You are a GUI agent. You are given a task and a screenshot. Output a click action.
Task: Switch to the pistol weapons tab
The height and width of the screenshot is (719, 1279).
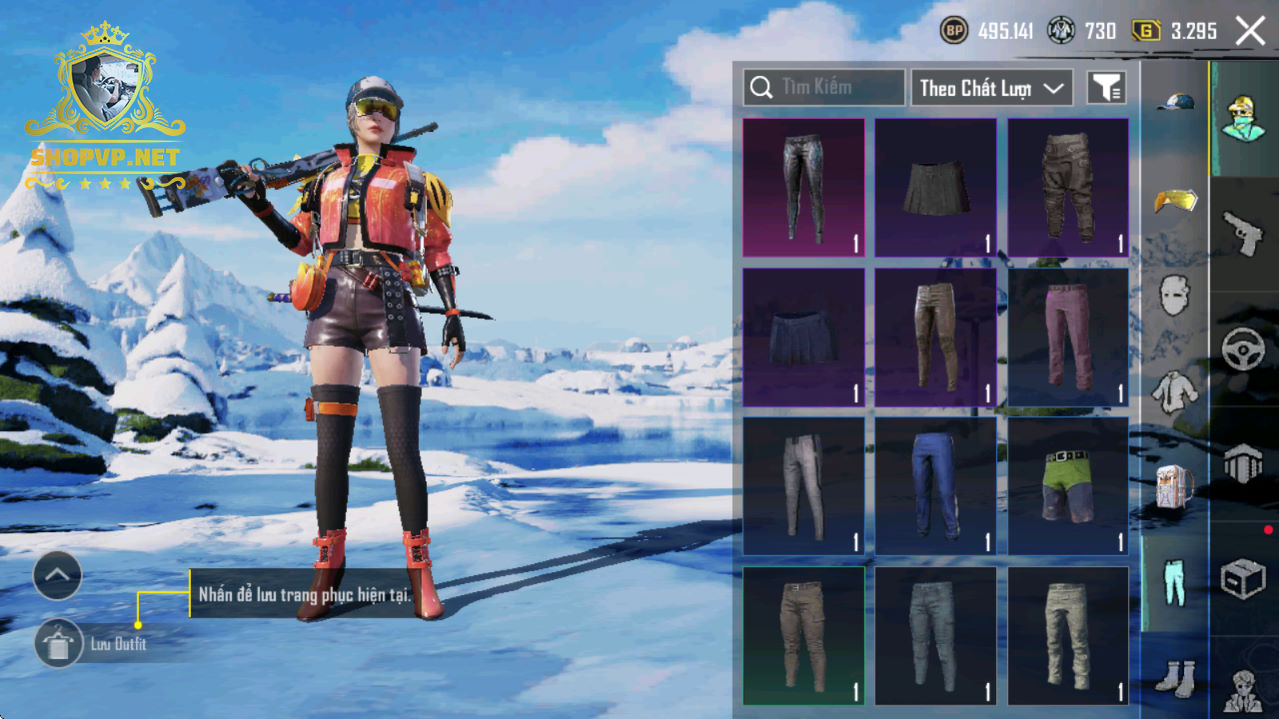click(x=1244, y=234)
